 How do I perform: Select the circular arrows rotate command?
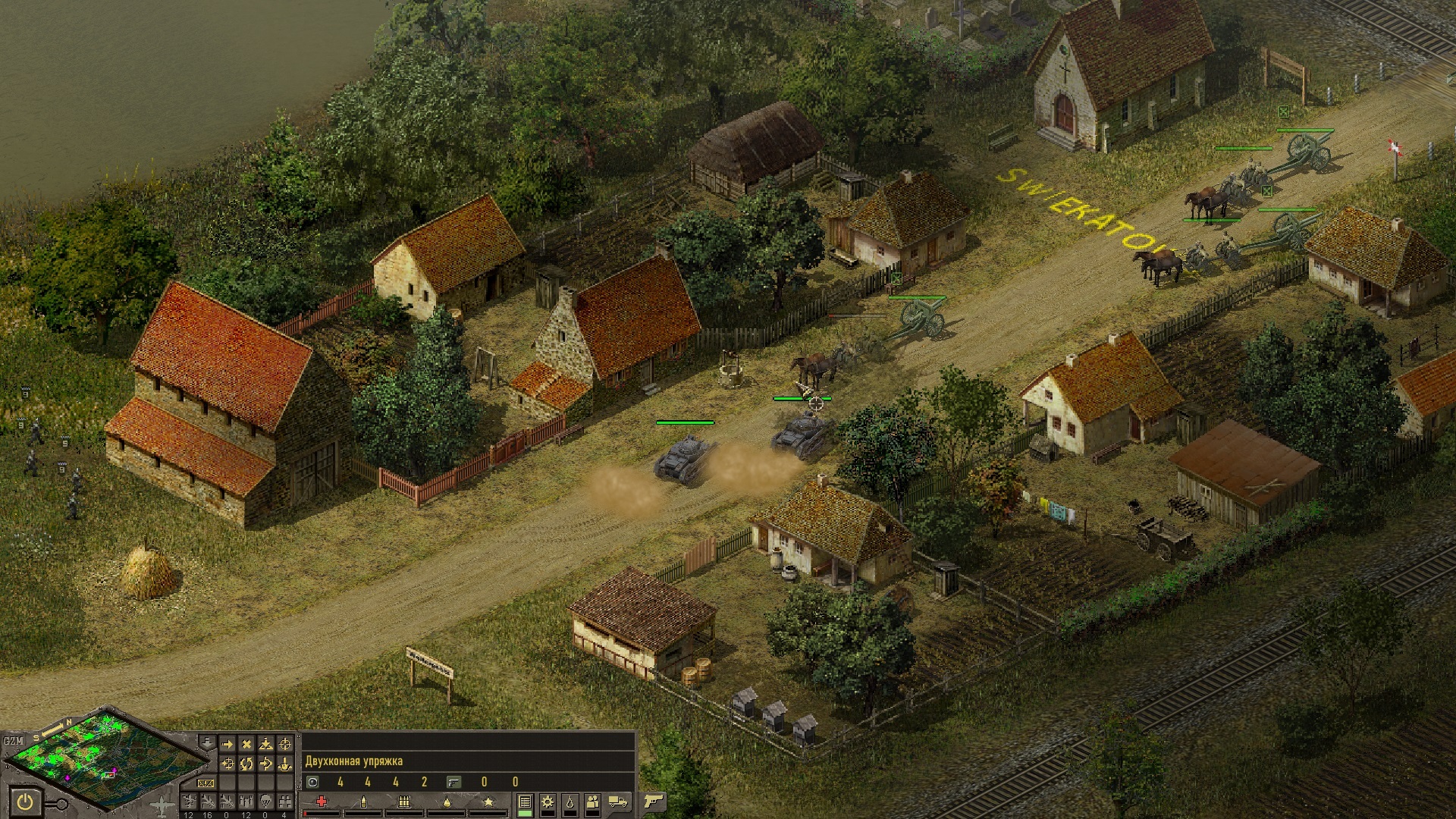coord(246,764)
